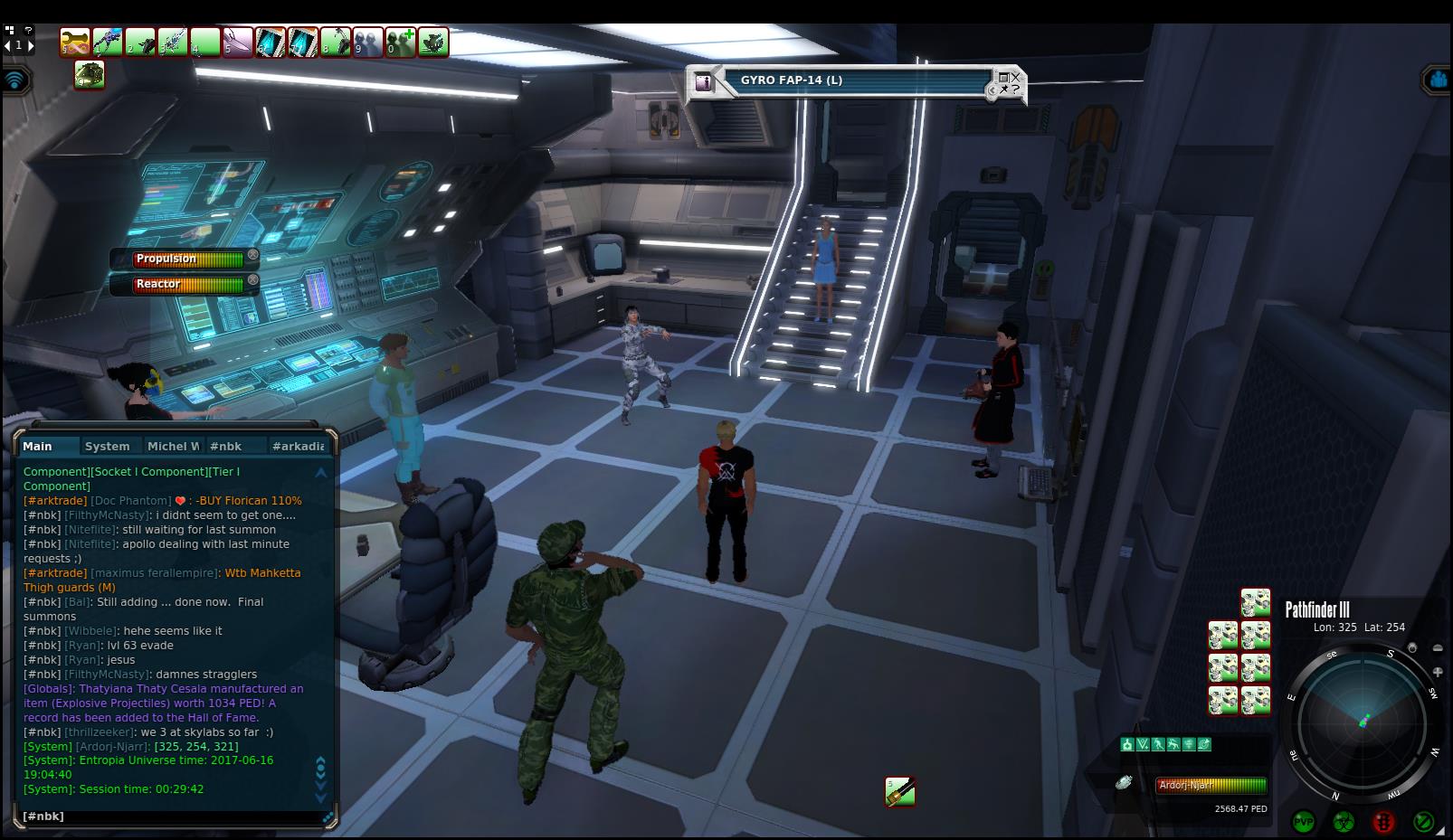
Task: Go to next hotbar page arrow
Action: click(x=31, y=45)
